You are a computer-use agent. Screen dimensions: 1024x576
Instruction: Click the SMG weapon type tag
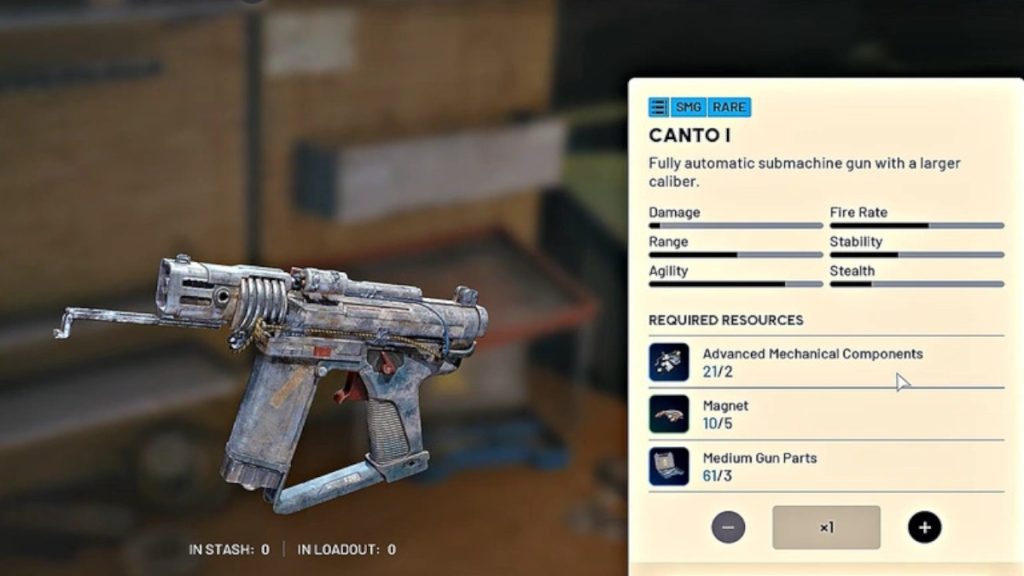coord(689,107)
